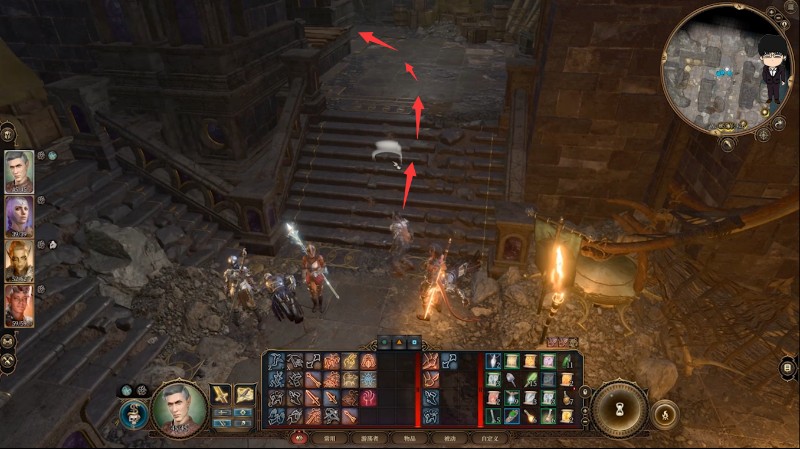
Task: Click the round flame button beside the hourglass
Action: click(664, 412)
